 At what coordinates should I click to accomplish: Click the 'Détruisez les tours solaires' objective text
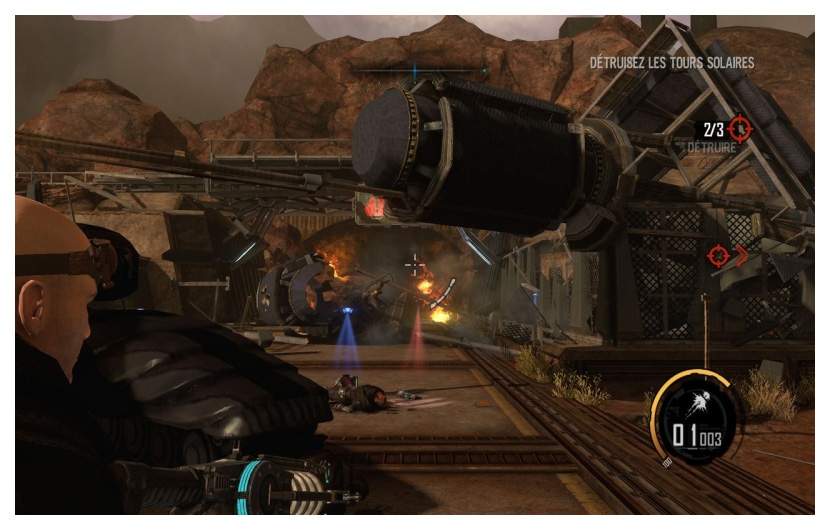point(671,63)
